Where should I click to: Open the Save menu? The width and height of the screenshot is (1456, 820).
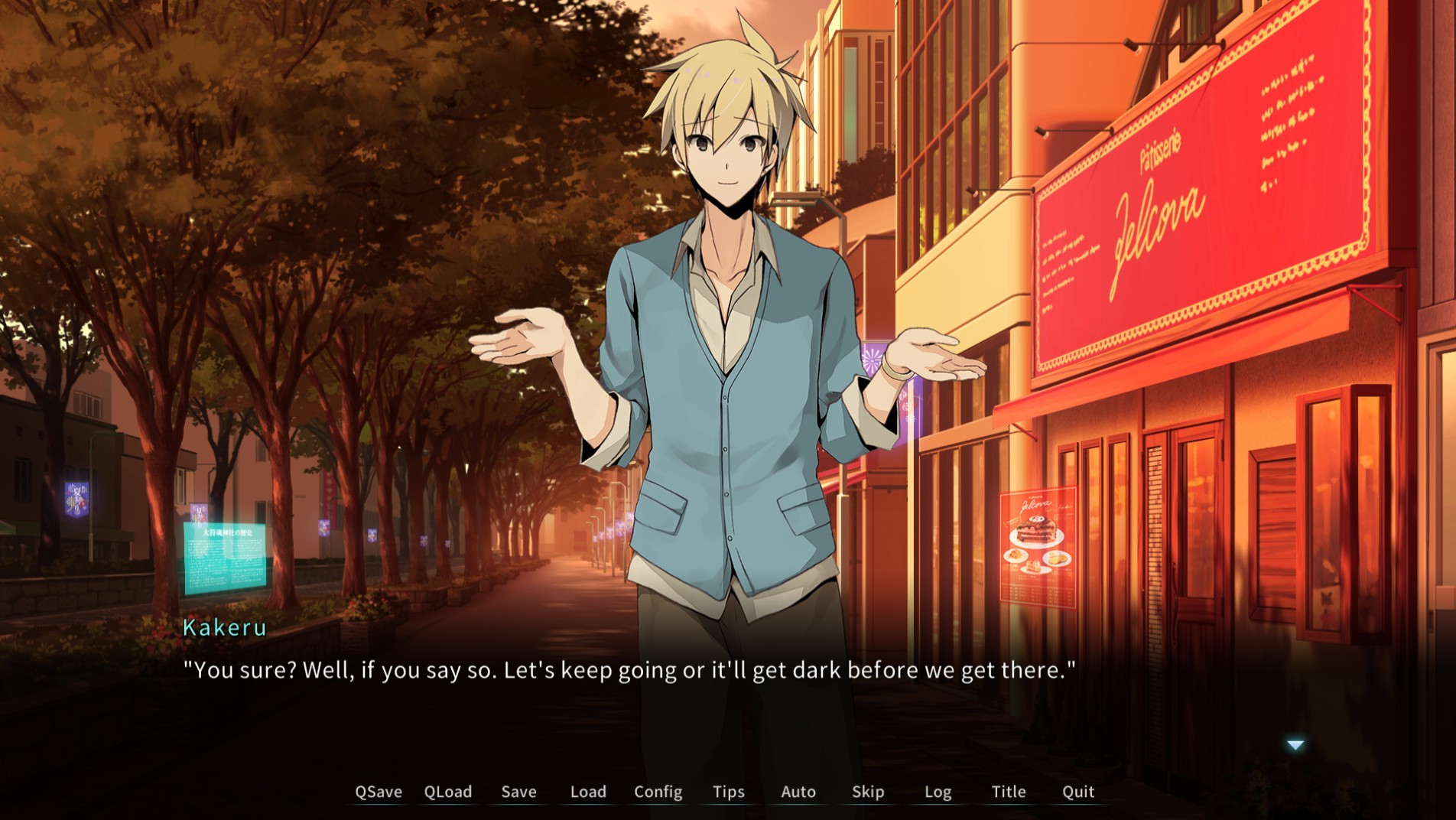click(518, 792)
